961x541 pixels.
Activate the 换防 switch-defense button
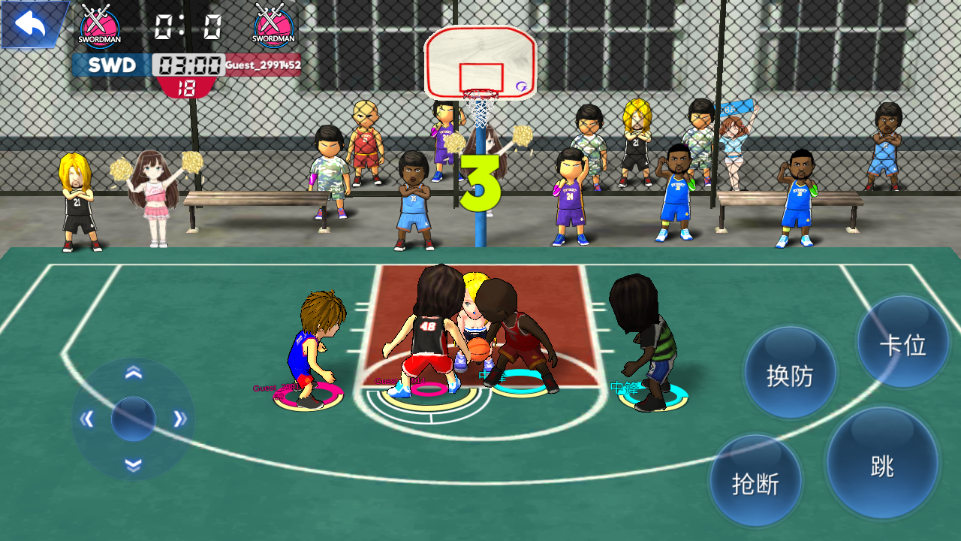[789, 375]
